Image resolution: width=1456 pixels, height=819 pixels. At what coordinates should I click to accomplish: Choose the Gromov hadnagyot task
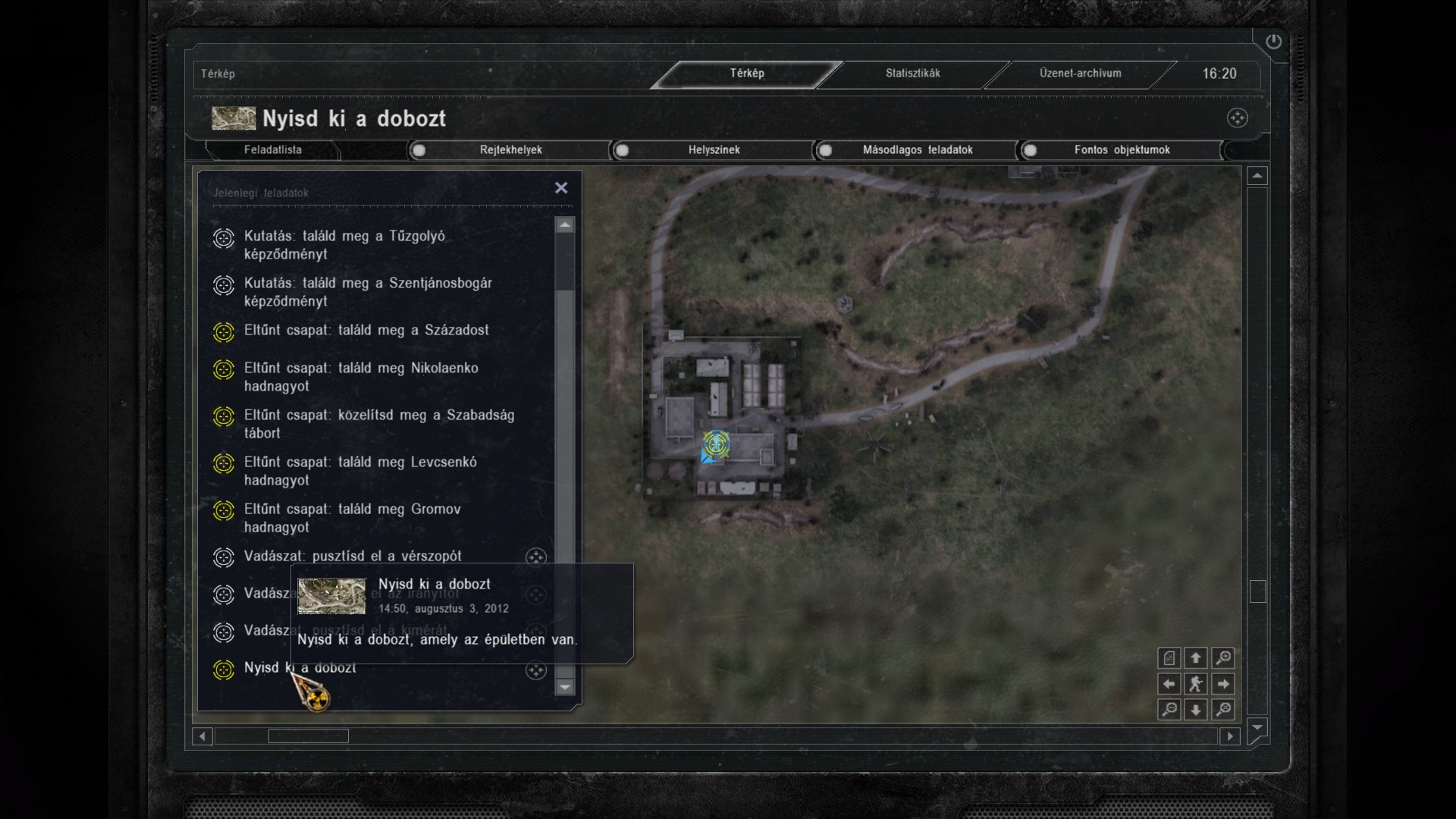pos(352,518)
